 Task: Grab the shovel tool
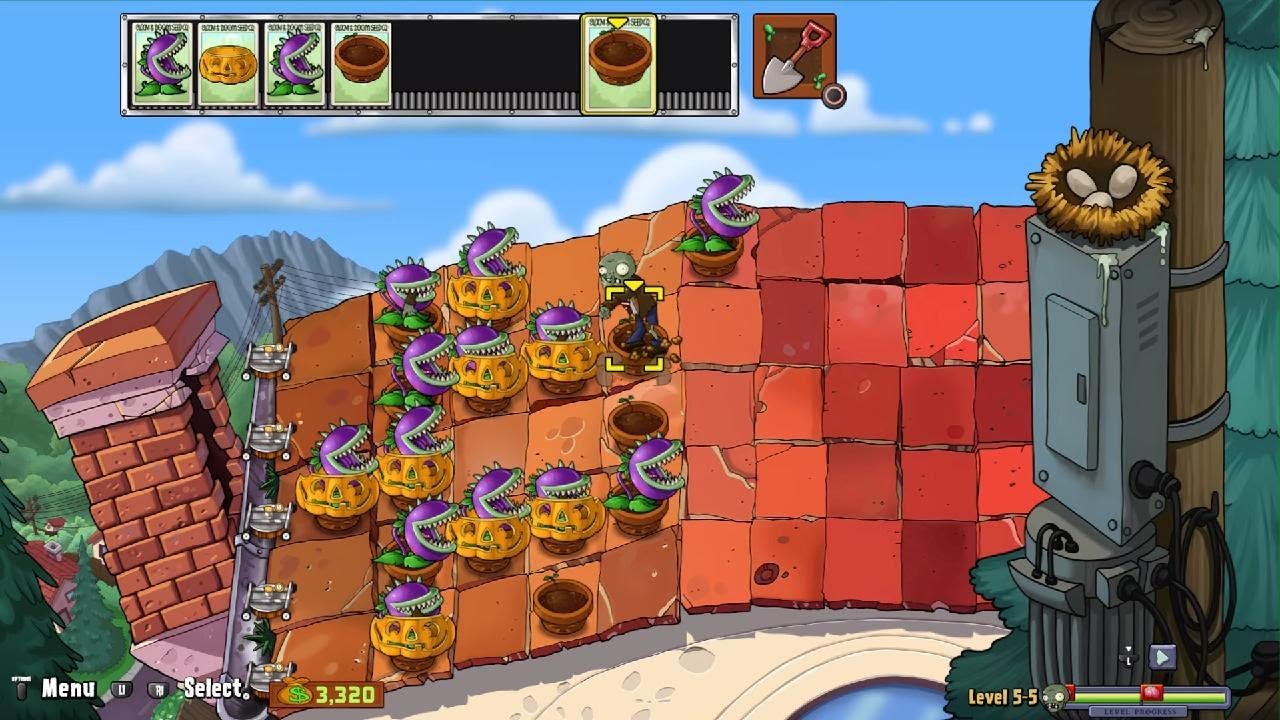tap(793, 56)
